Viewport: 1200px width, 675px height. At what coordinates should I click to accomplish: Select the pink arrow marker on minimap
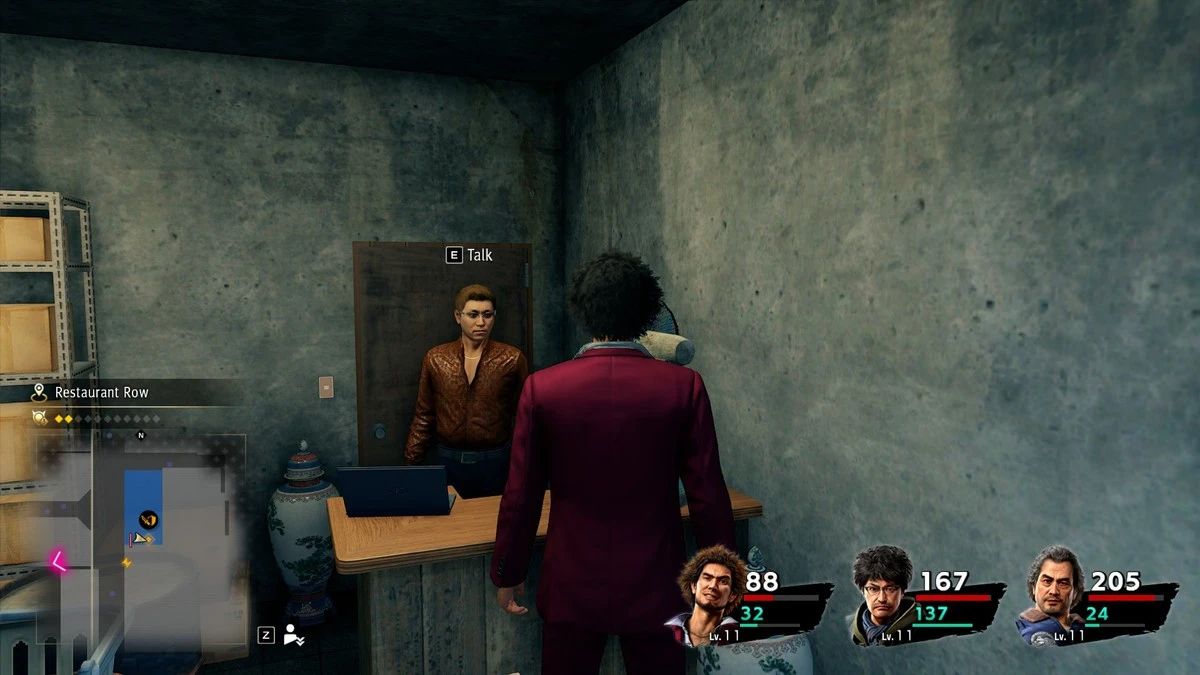click(58, 561)
